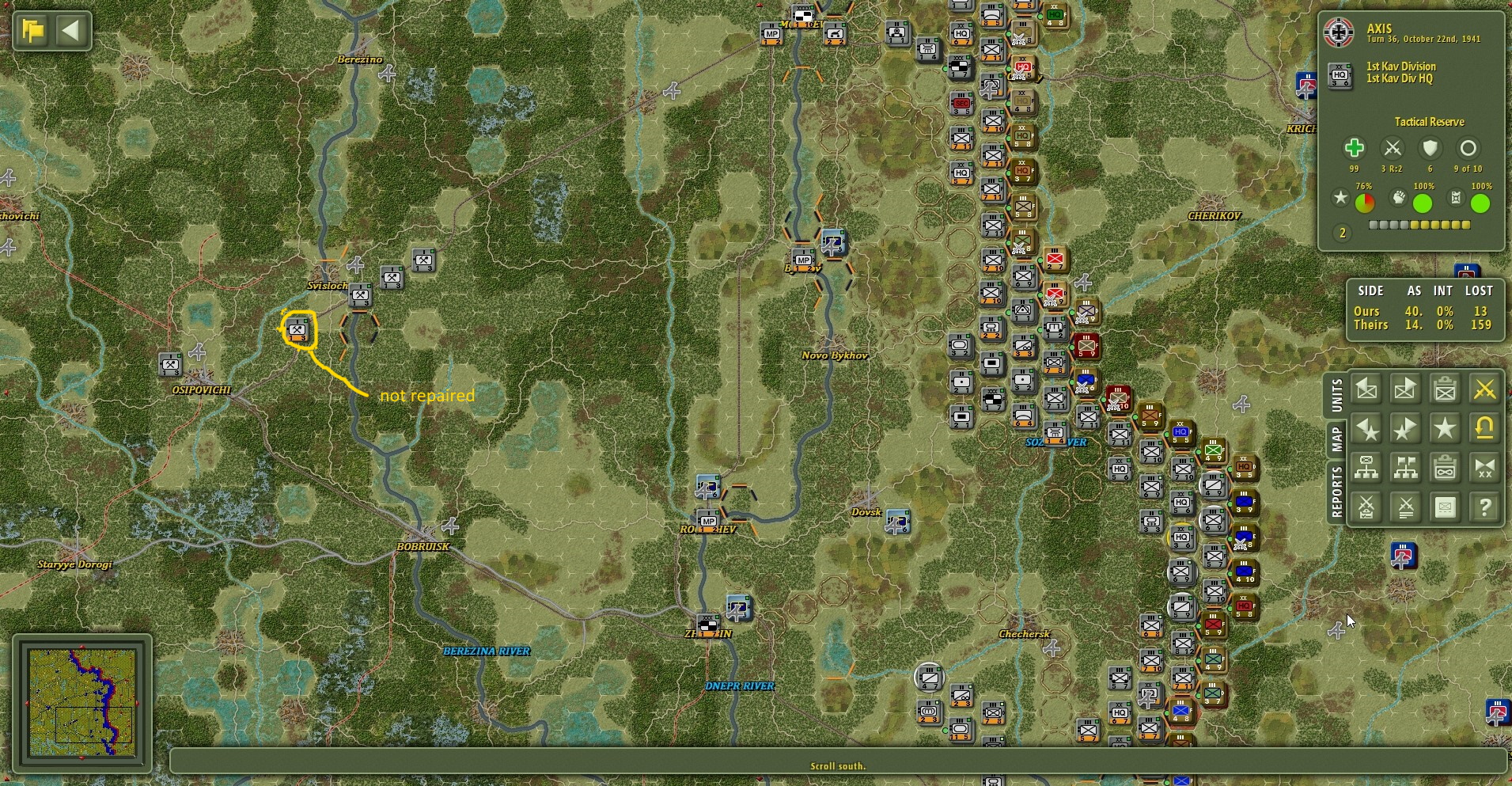1512x786 pixels.
Task: Open the clipboard report with infinity icon
Action: click(x=1446, y=467)
